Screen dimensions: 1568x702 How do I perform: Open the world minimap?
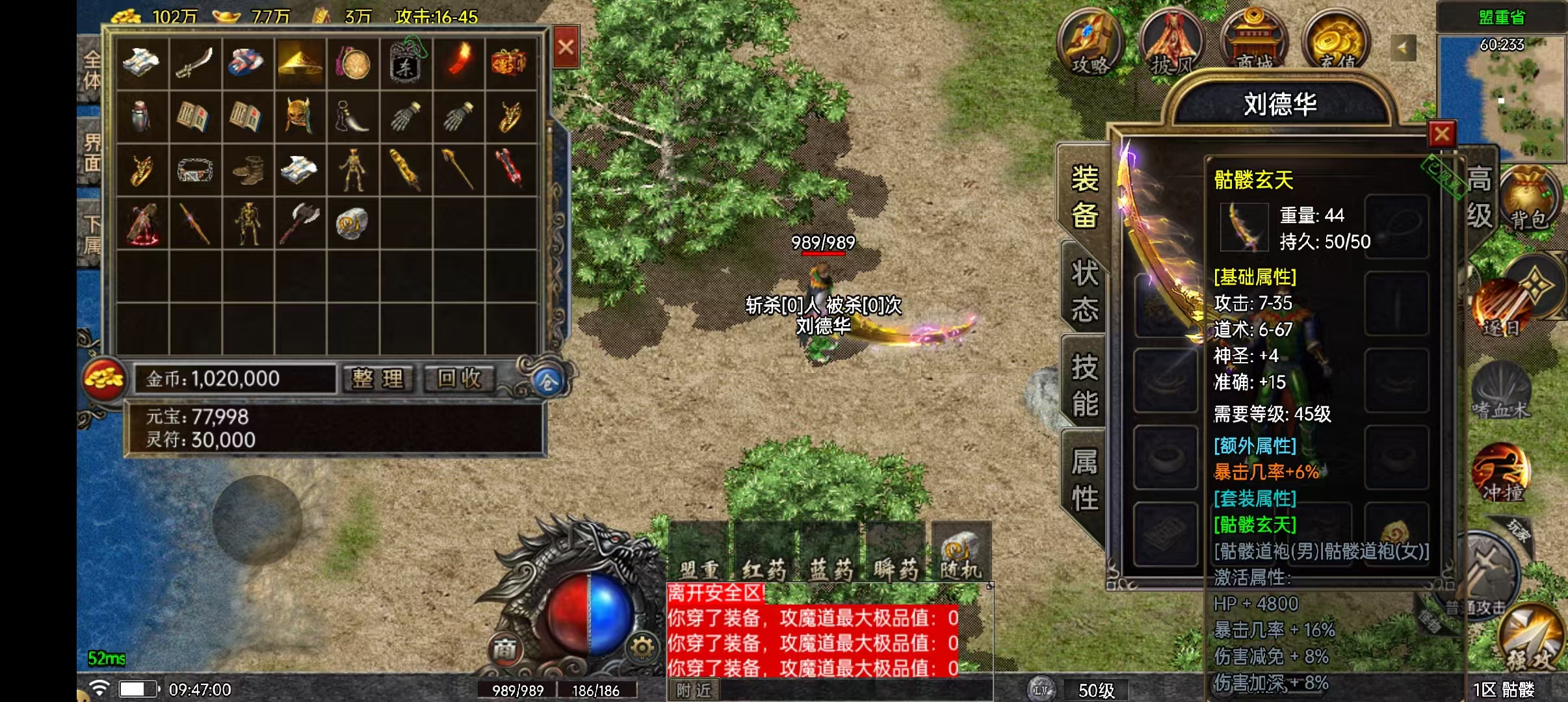(x=1502, y=97)
